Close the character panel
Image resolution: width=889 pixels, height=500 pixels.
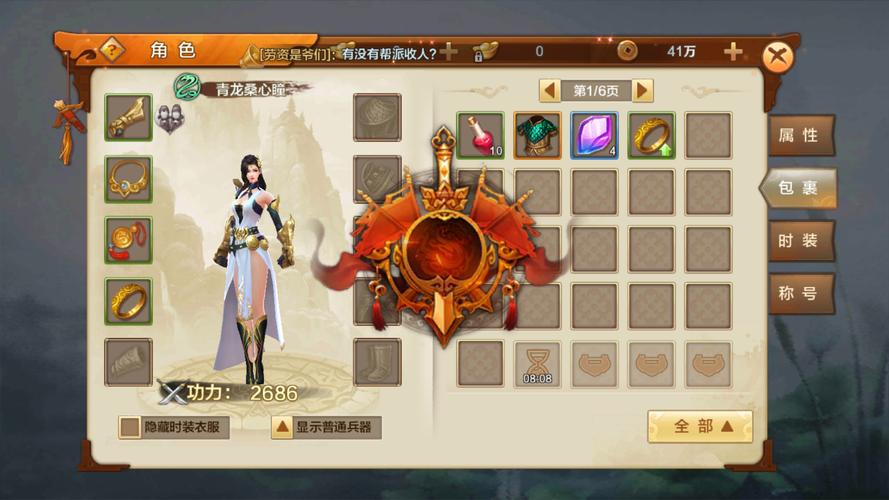coord(777,56)
